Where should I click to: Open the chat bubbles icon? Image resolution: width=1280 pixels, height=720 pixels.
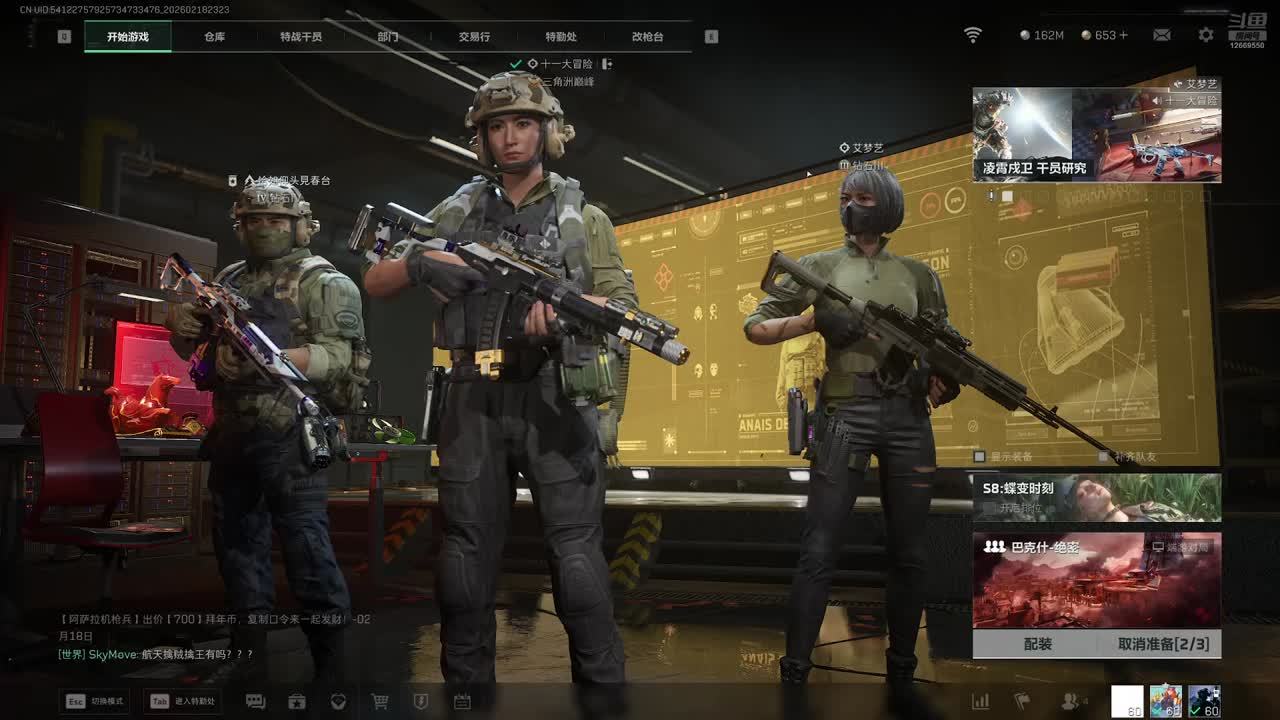click(255, 702)
